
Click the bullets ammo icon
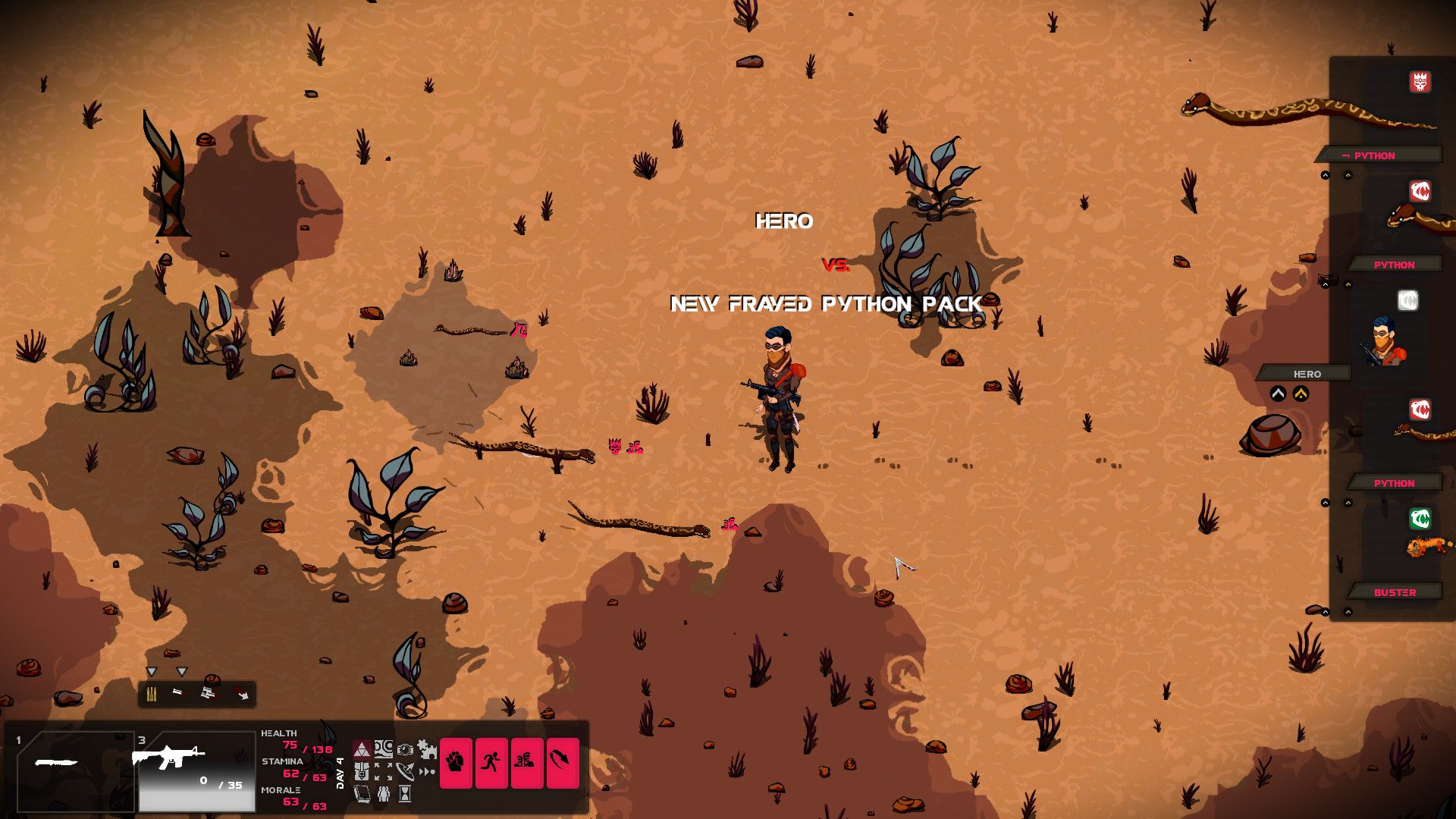pyautogui.click(x=151, y=694)
